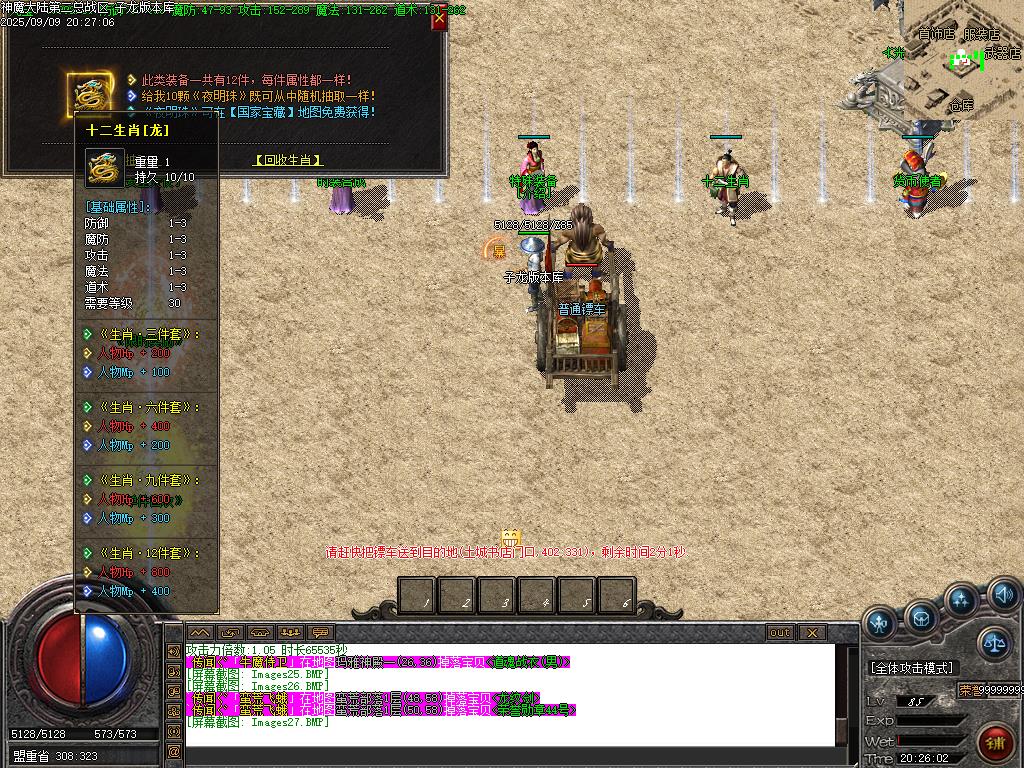The height and width of the screenshot is (768, 1024).
Task: Open the red 铺 shop button
Action: [994, 740]
